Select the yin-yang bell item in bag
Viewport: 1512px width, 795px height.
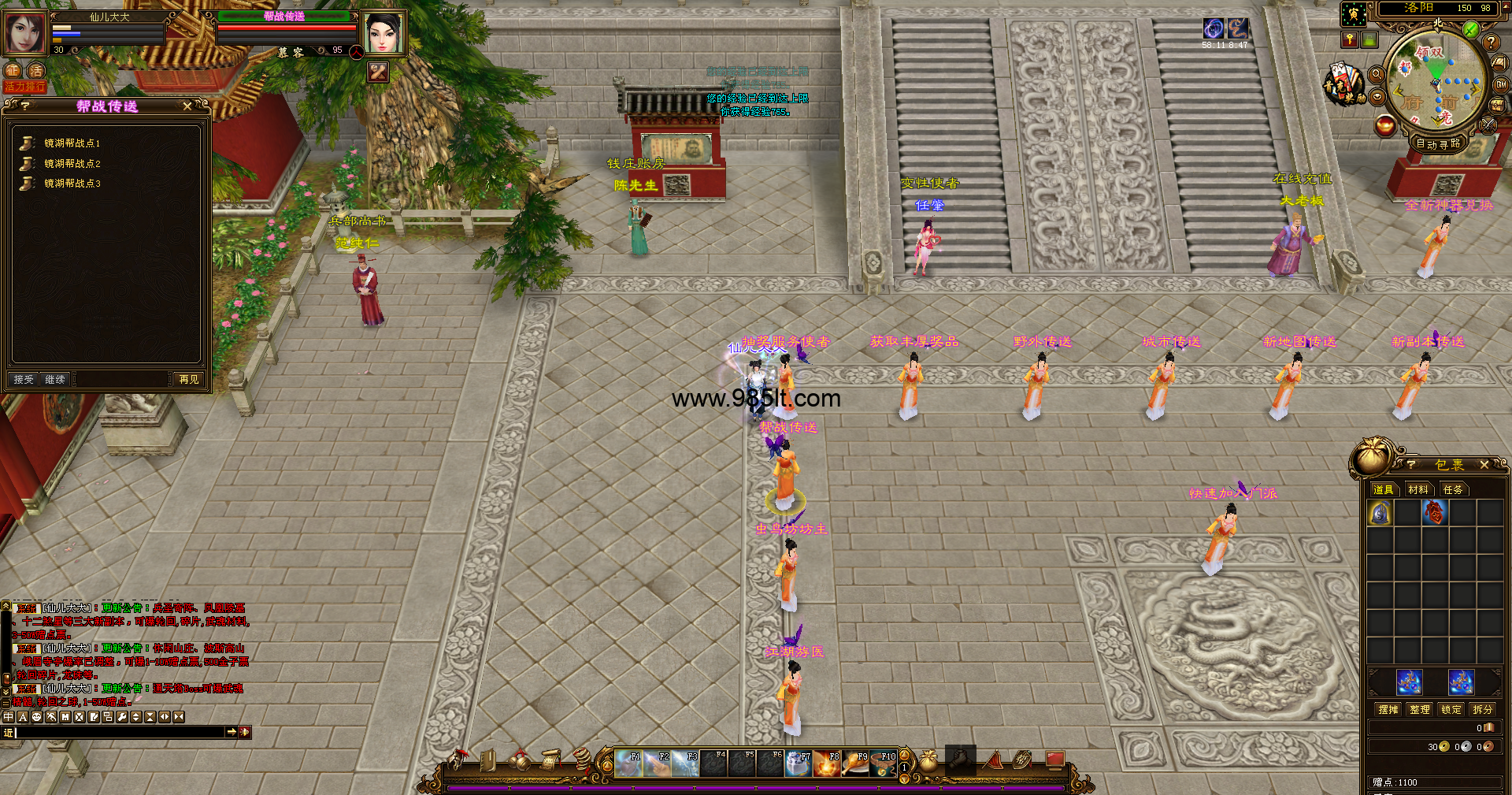coord(1380,514)
